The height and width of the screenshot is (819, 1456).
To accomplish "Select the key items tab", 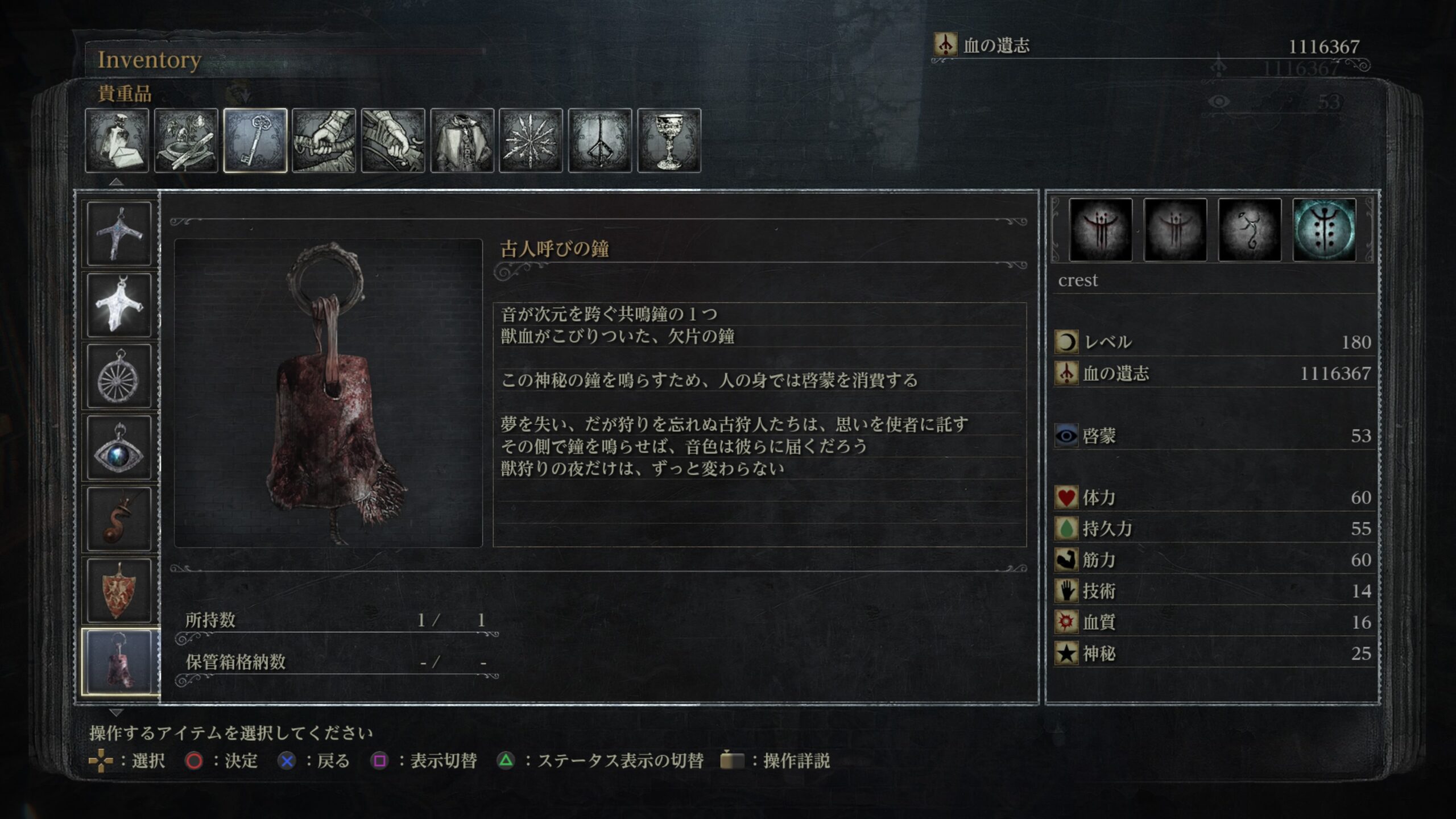I will click(x=255, y=140).
